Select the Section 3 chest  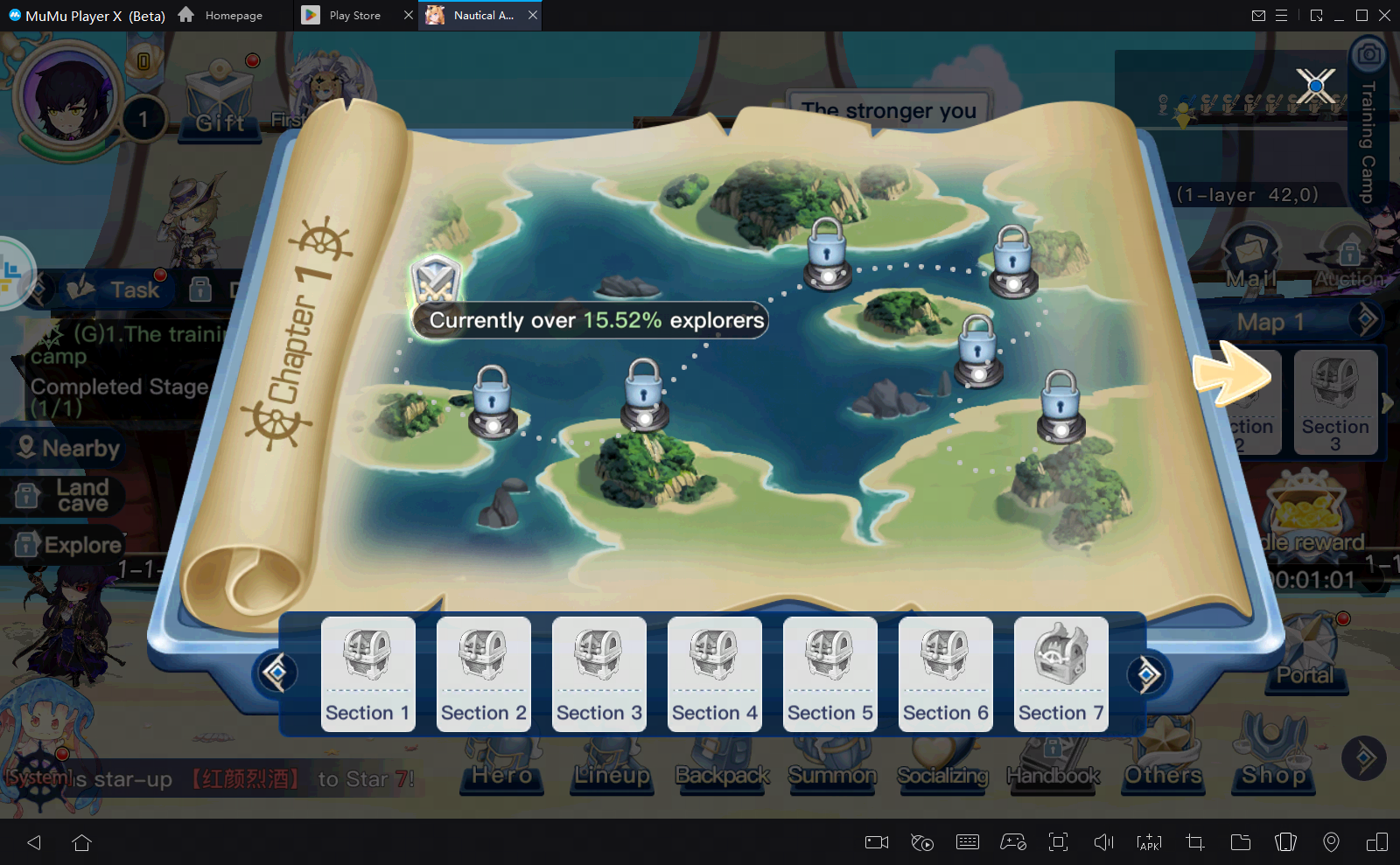coord(598,673)
